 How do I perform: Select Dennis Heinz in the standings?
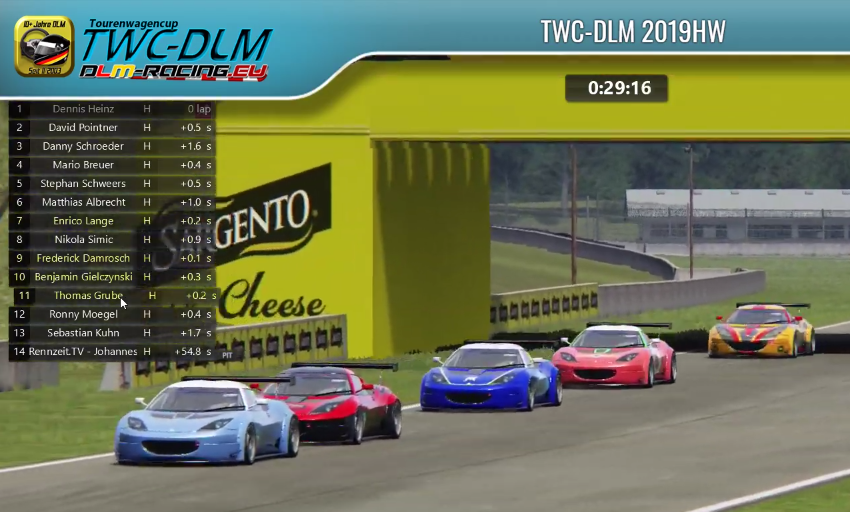tap(84, 109)
